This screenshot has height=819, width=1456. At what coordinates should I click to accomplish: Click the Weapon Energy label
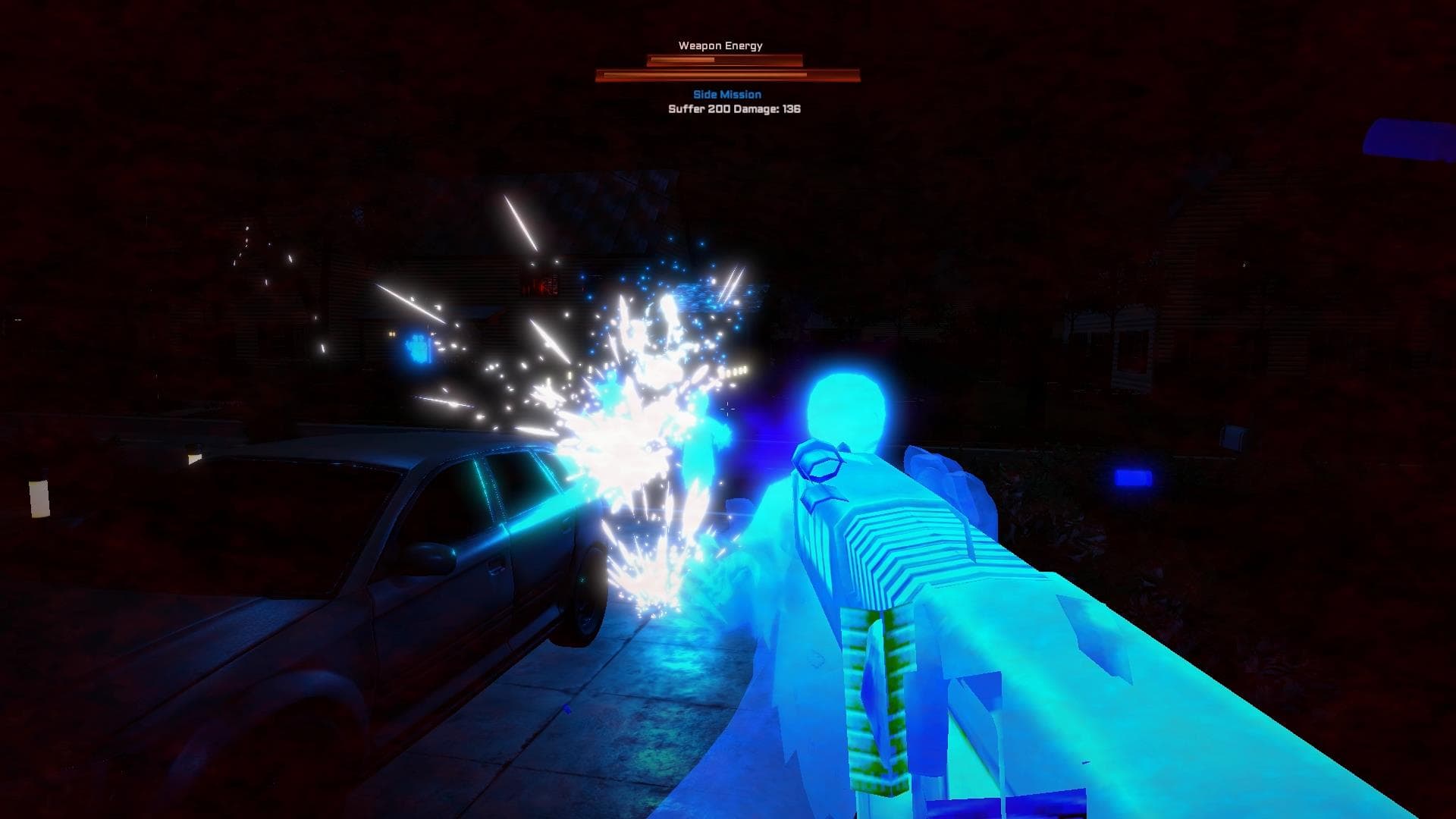(721, 45)
